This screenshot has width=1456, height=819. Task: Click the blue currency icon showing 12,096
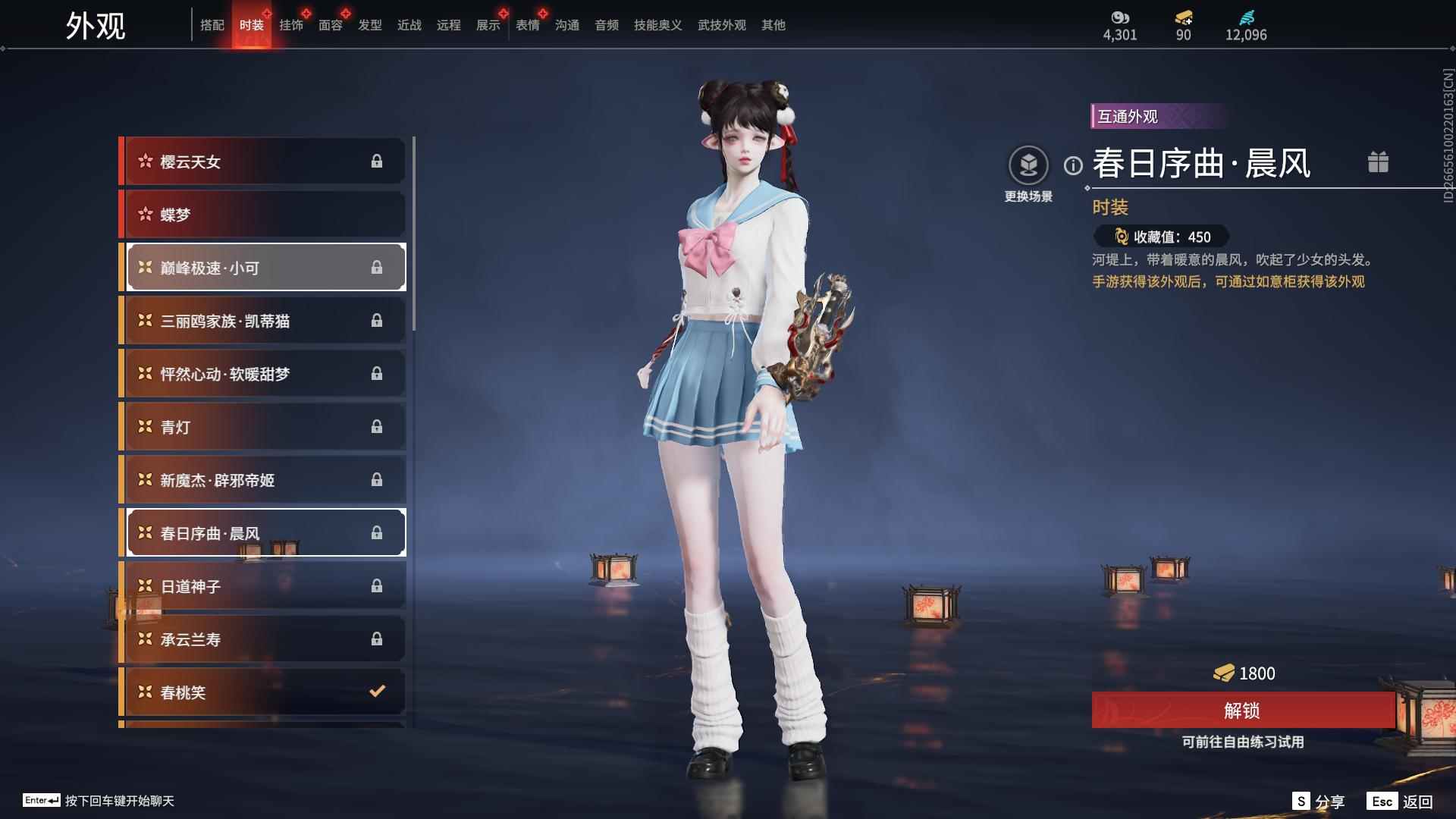[x=1247, y=17]
